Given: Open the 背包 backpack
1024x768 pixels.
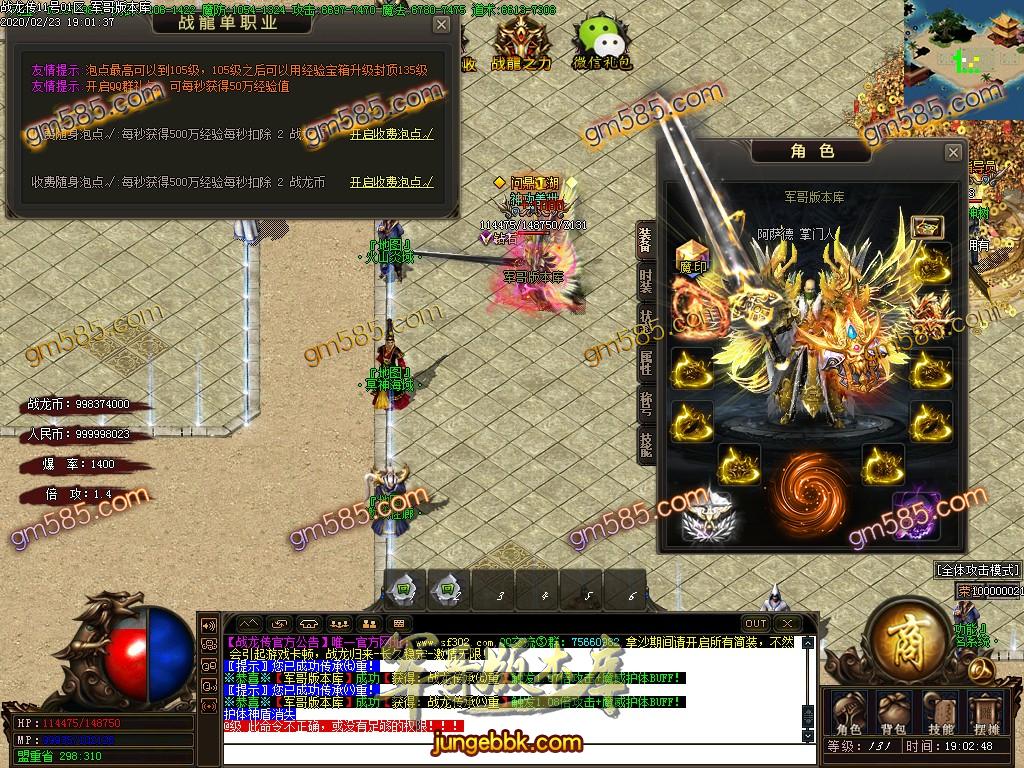Looking at the screenshot, I should point(894,712).
